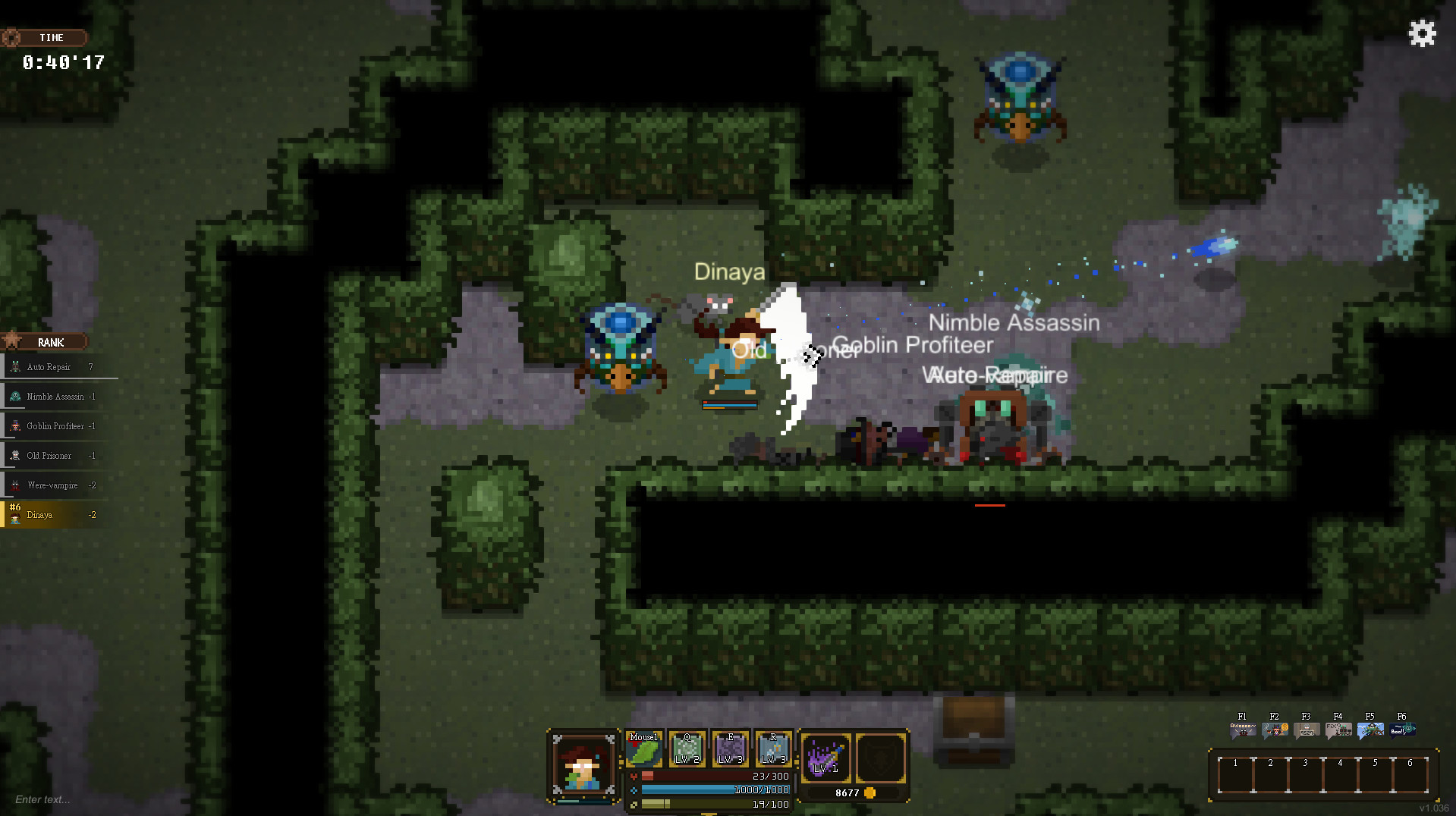Use the F1 Awoooo emote icon
1456x816 pixels.
[x=1242, y=729]
